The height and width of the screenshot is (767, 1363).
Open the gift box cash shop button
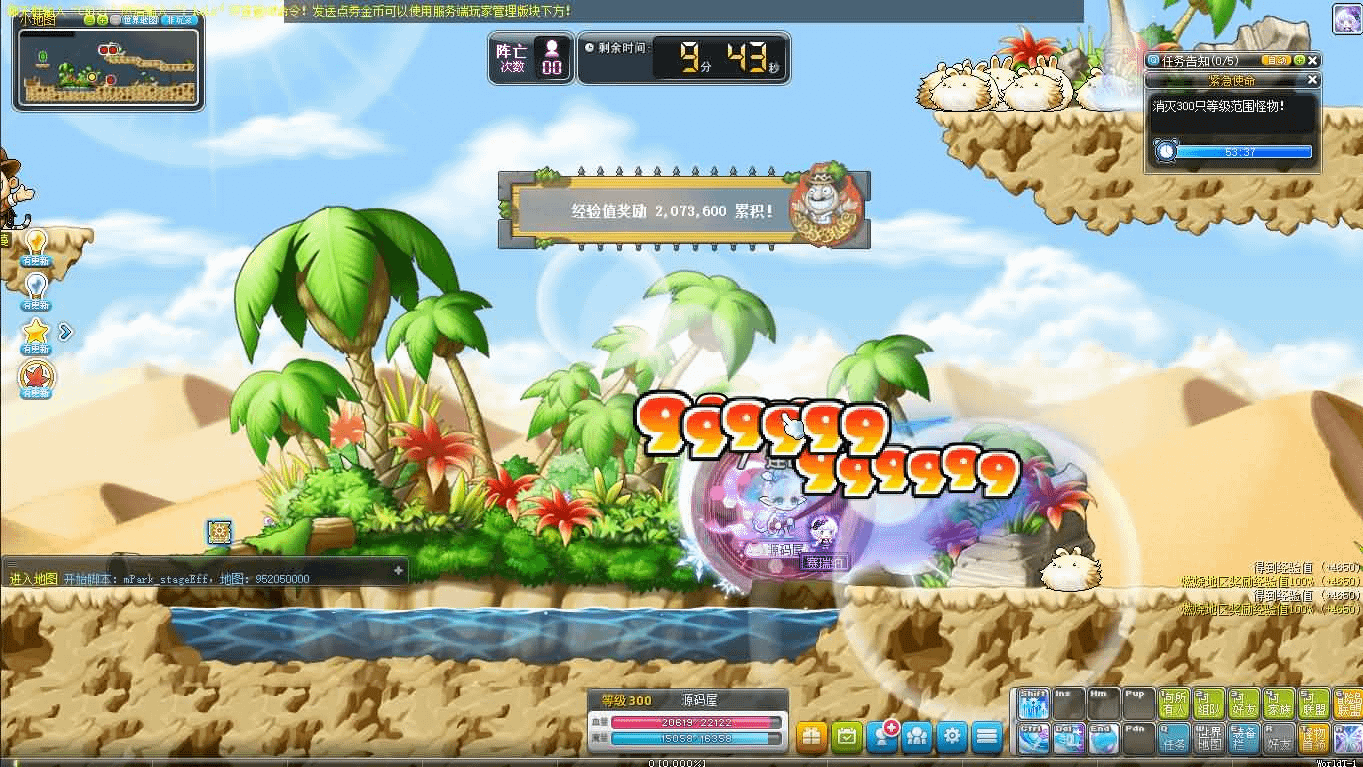812,737
